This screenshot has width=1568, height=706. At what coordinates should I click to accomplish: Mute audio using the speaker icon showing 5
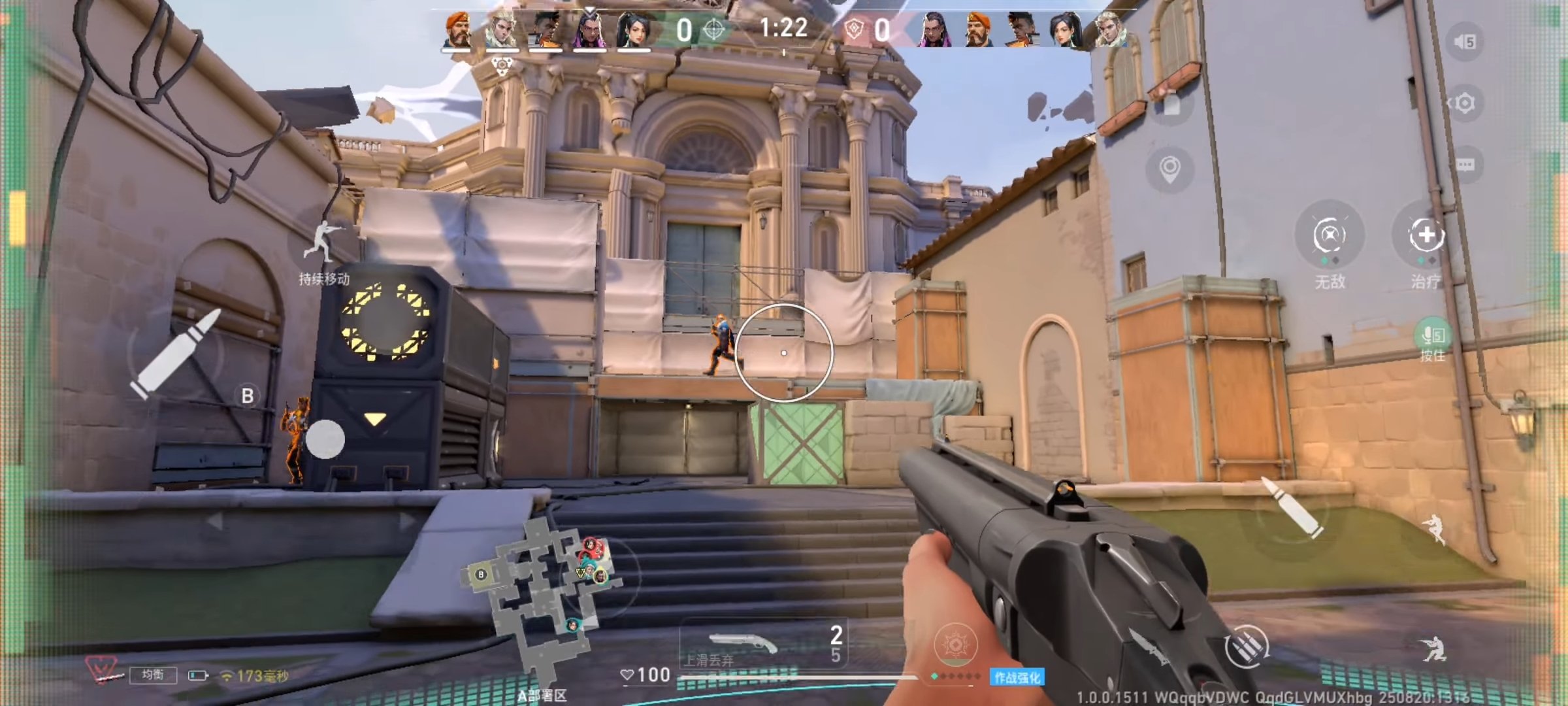tap(1465, 42)
